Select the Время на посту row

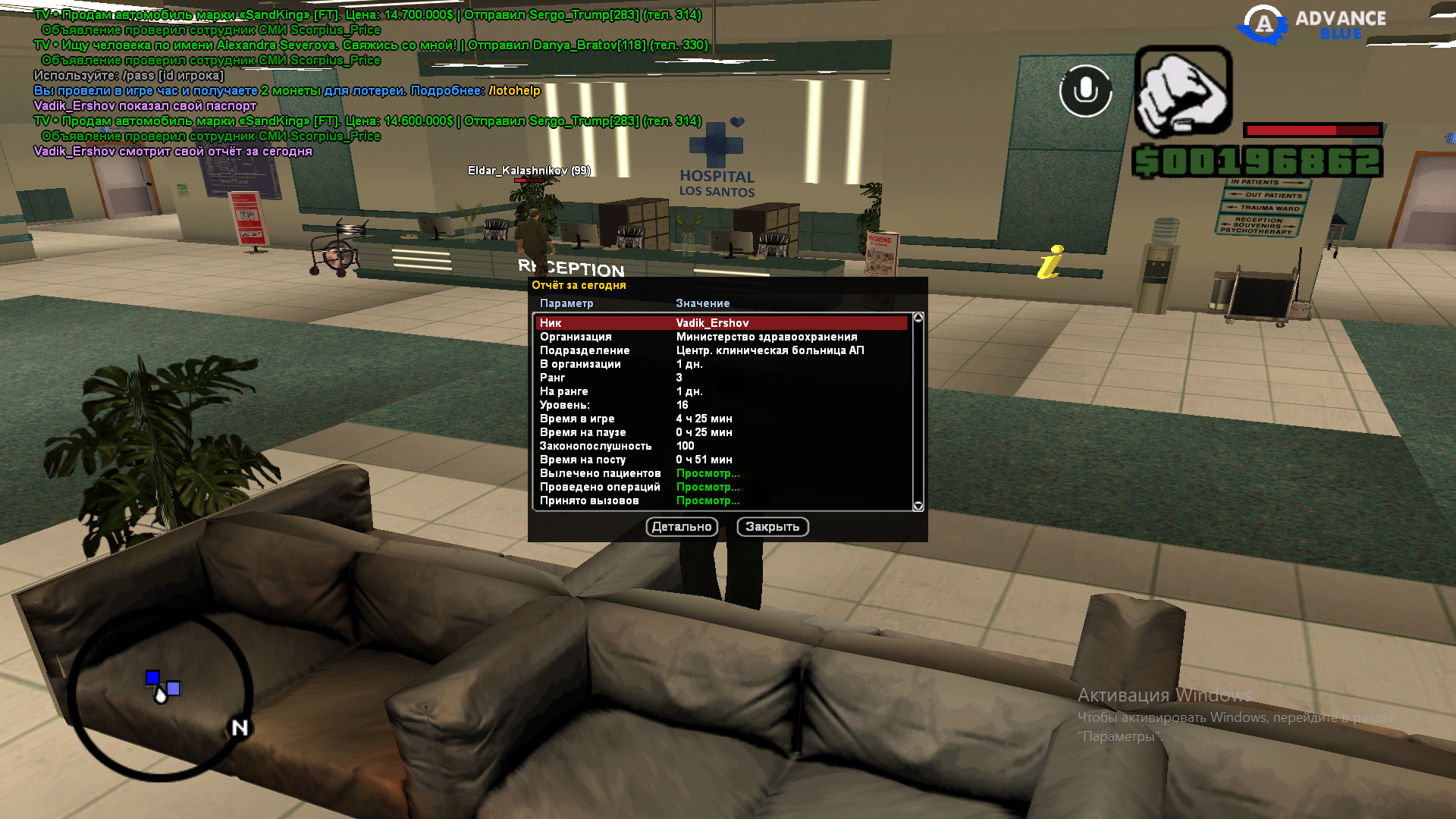coord(720,460)
